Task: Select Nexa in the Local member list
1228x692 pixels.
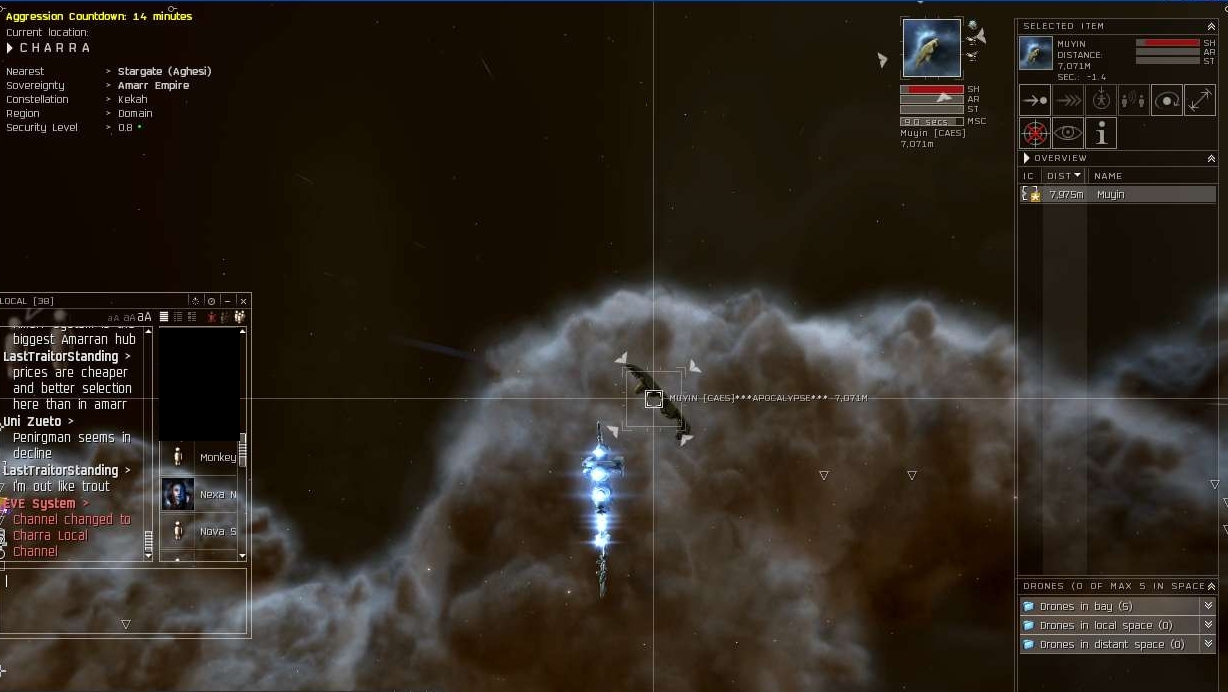Action: pos(200,494)
